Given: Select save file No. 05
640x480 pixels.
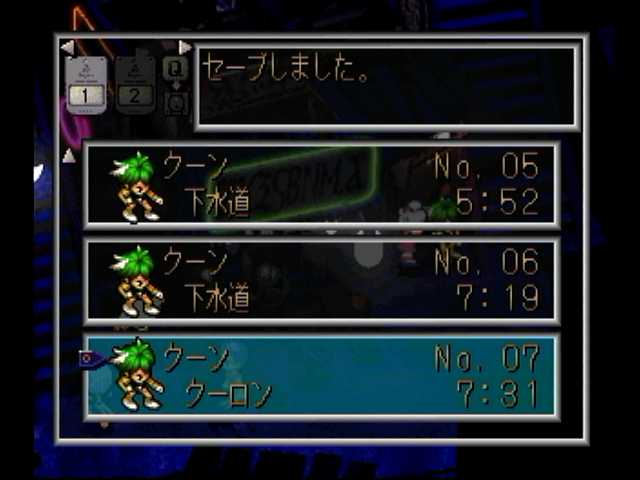Looking at the screenshot, I should pyautogui.click(x=321, y=185).
